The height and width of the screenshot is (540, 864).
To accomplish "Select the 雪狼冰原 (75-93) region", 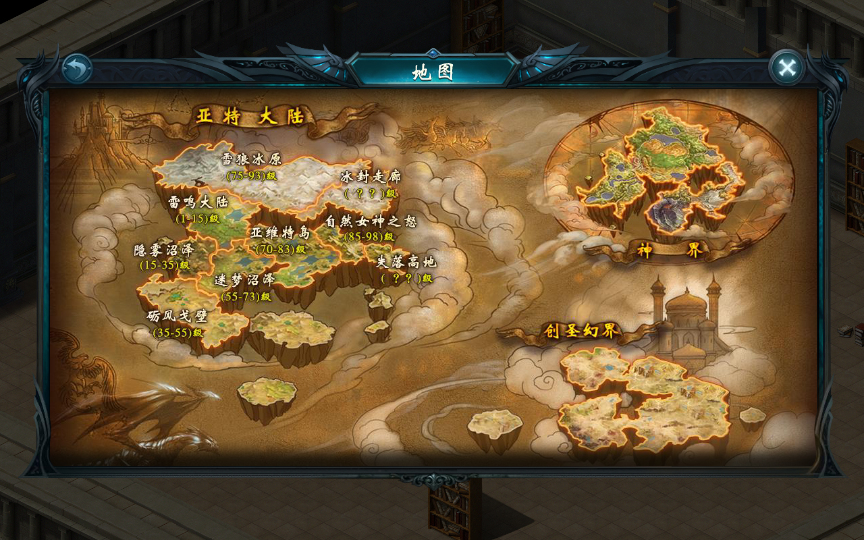I will [x=251, y=165].
